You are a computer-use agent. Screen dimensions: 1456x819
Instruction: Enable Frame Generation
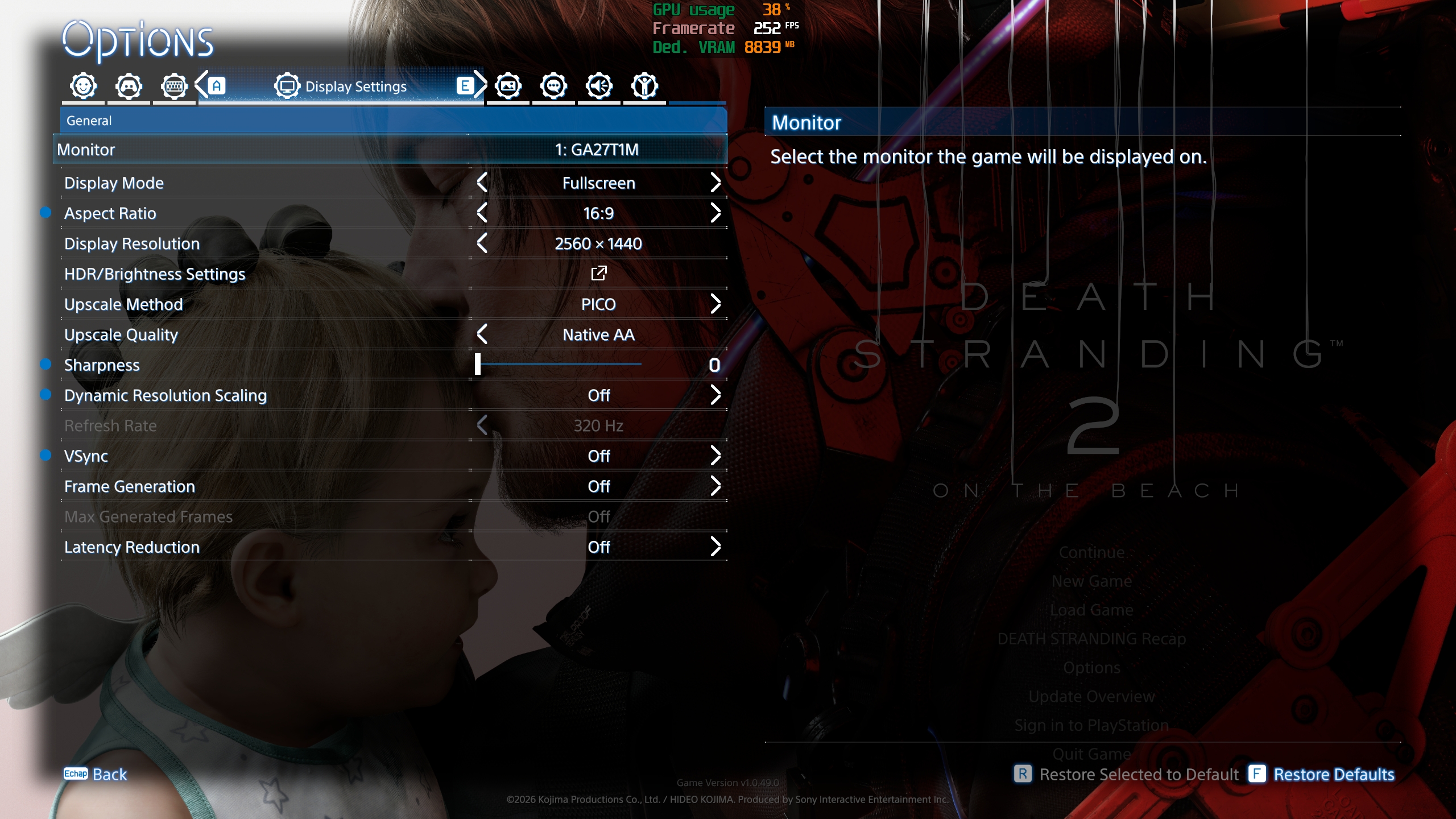(715, 486)
